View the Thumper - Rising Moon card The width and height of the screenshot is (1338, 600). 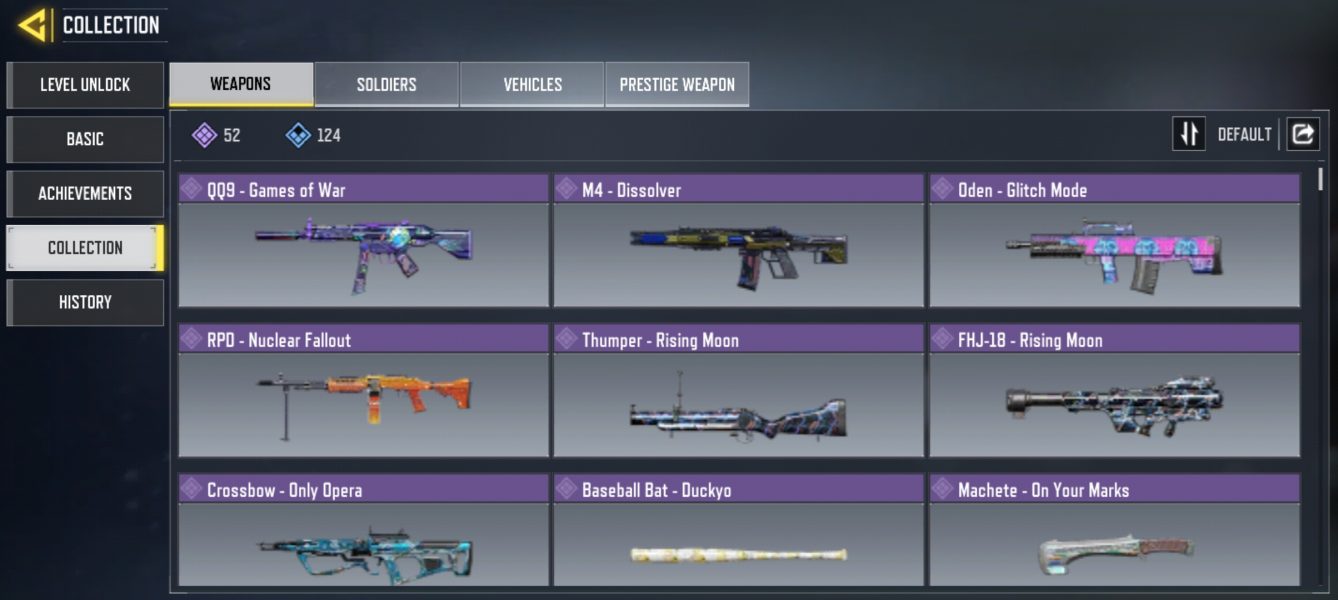pos(738,392)
